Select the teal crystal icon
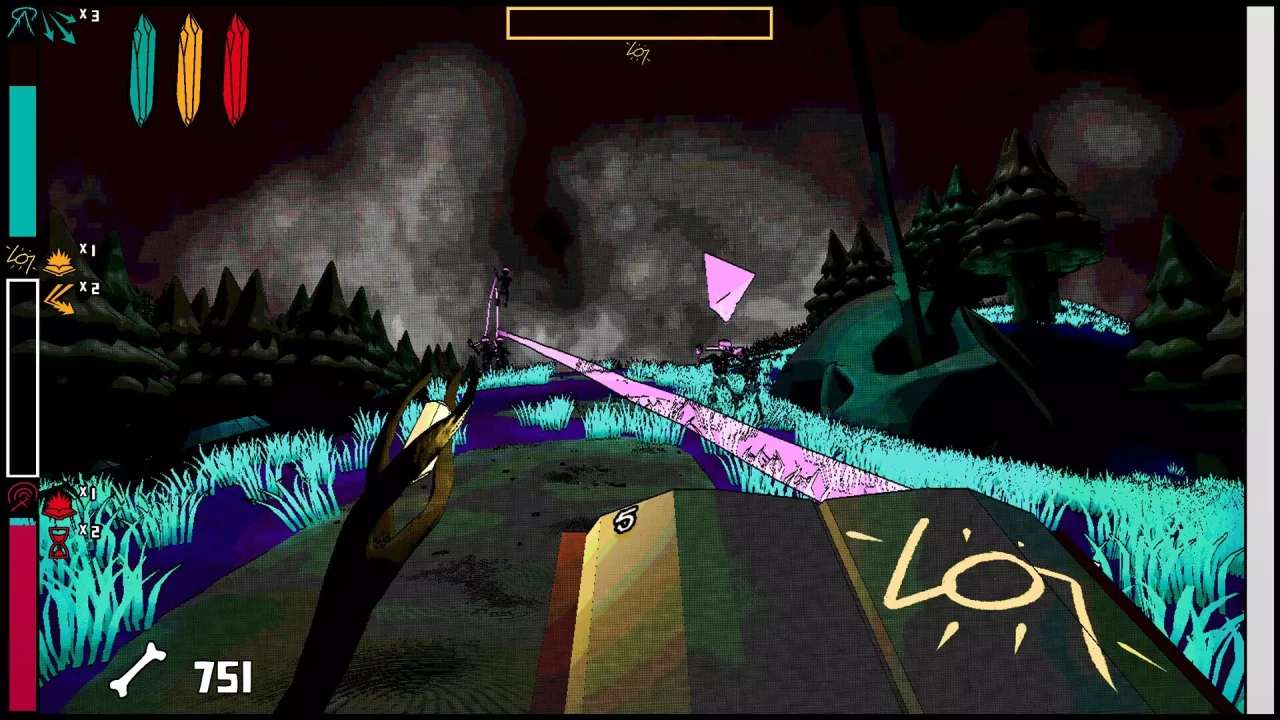Viewport: 1280px width, 720px height. (143, 70)
